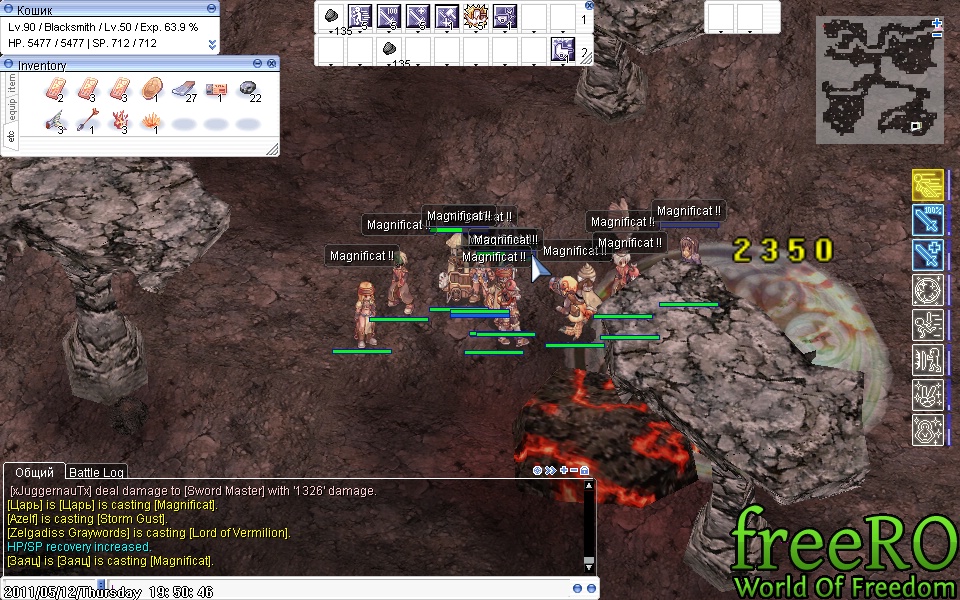960x600 pixels.
Task: Click the sword 100% buff icon
Action: (x=928, y=219)
